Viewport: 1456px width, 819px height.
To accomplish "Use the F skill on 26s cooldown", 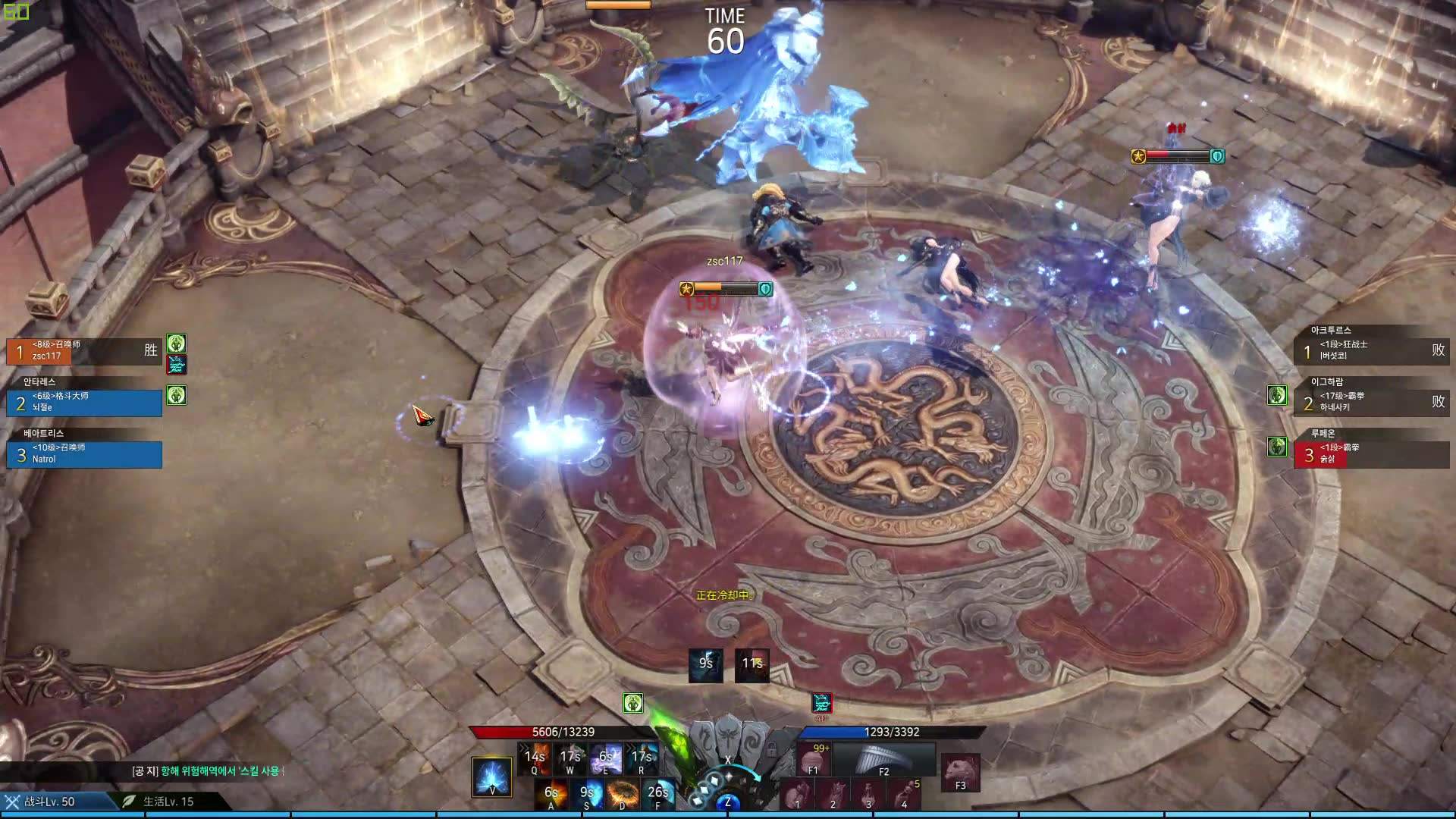I will click(x=658, y=794).
